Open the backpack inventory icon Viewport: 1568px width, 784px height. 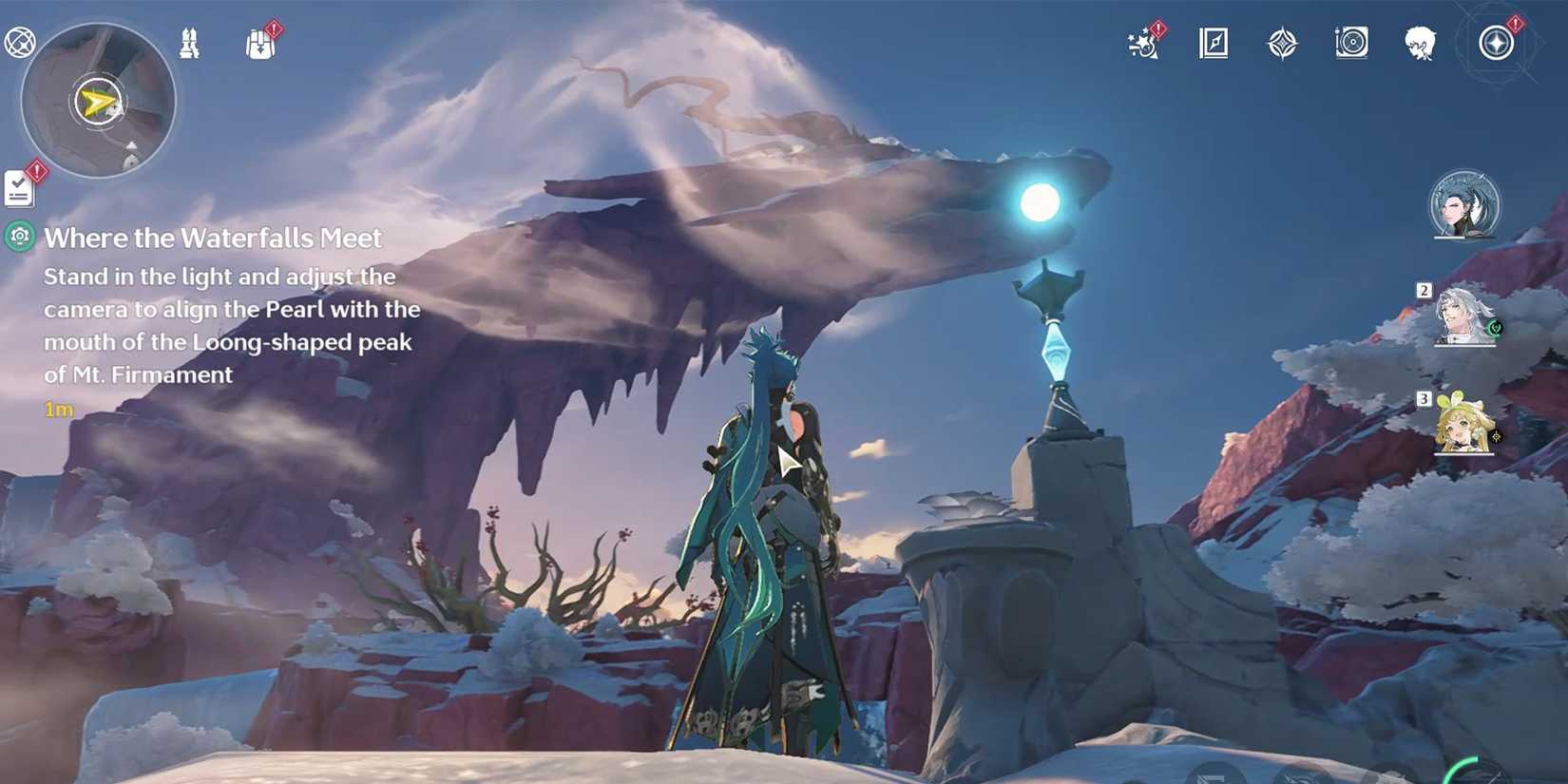point(258,45)
